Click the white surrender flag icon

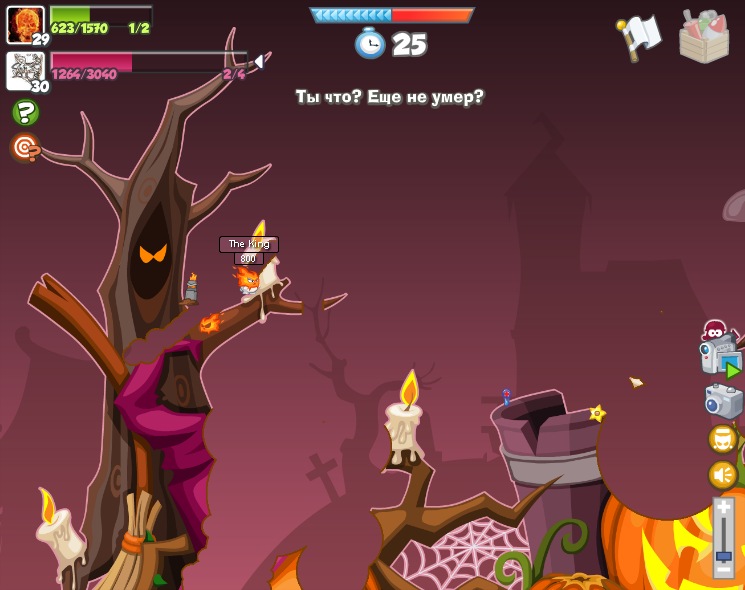639,36
